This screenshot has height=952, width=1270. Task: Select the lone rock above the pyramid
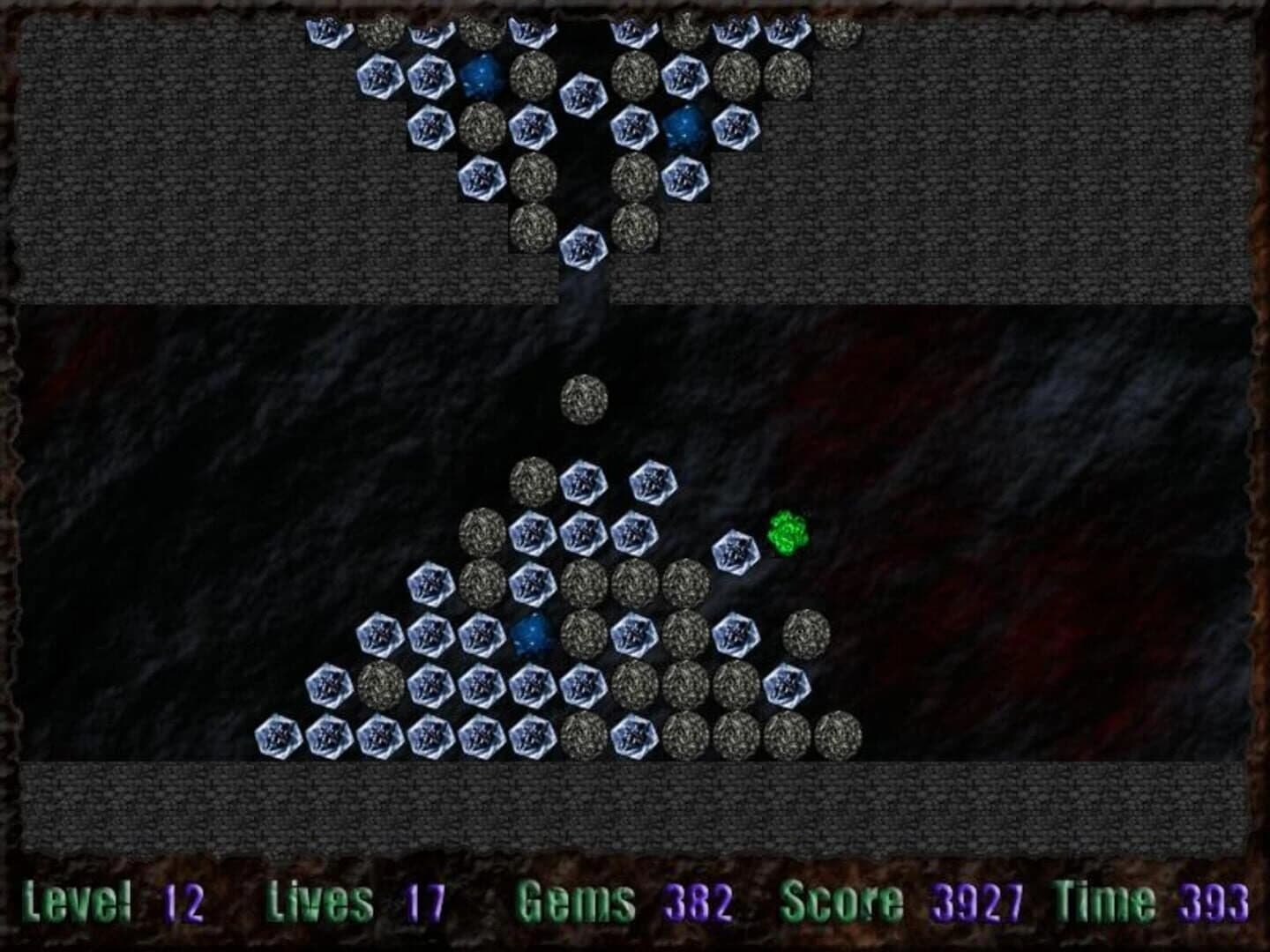tap(583, 400)
